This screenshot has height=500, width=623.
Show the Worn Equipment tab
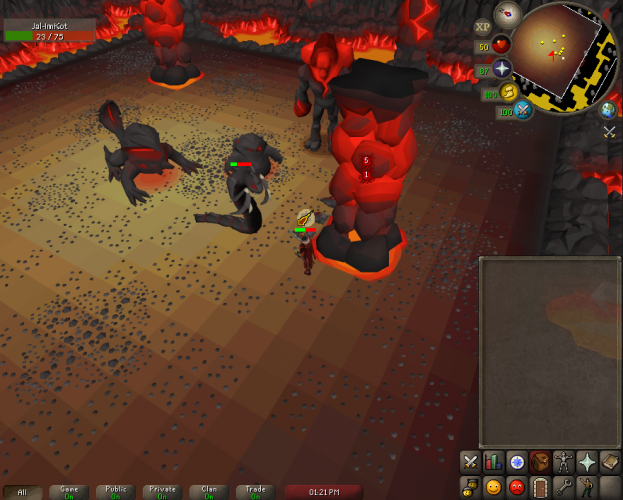coord(562,462)
